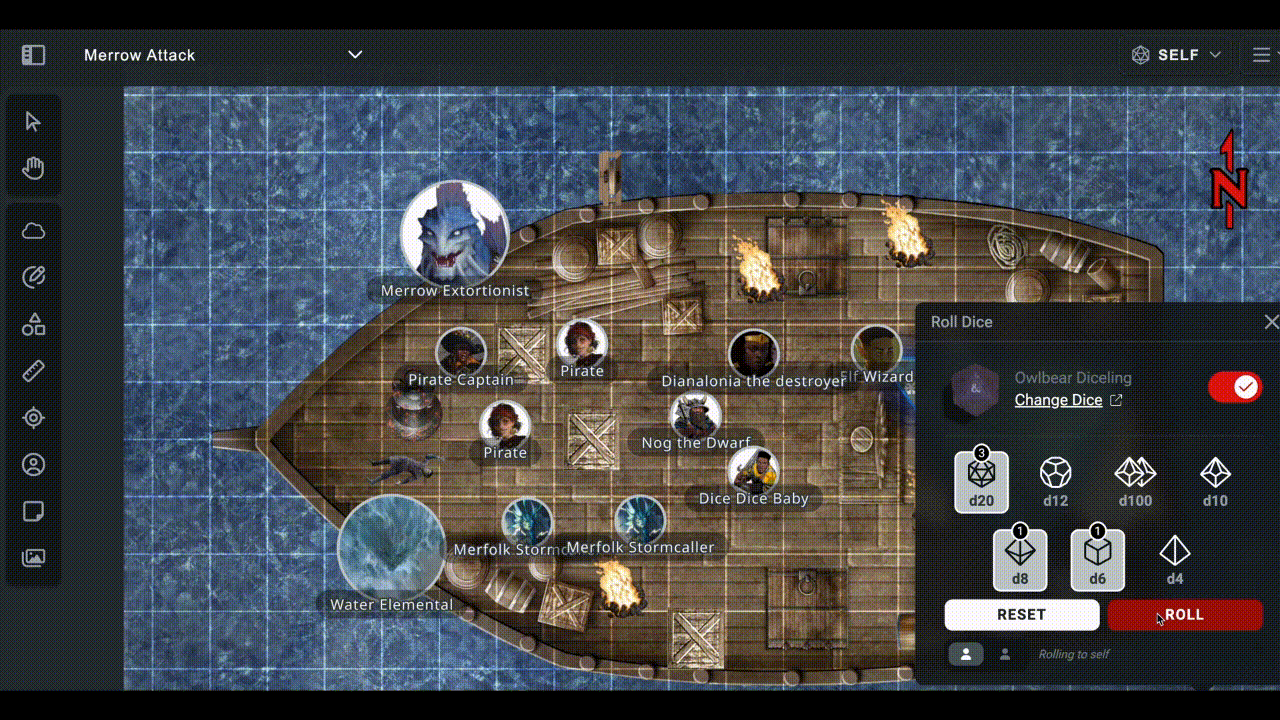1280x720 pixels.
Task: Select the pointer tool
Action: tap(33, 418)
